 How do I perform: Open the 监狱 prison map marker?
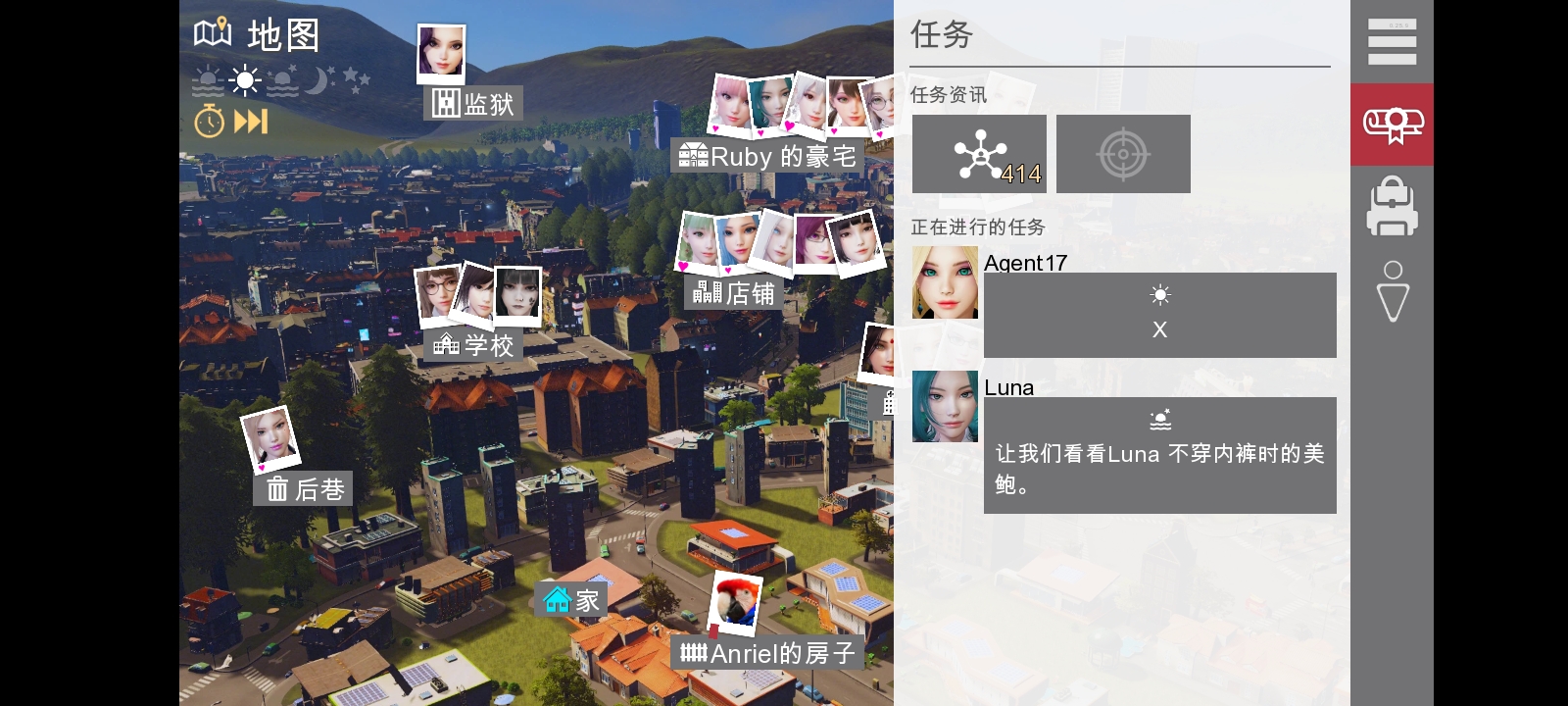(x=473, y=102)
